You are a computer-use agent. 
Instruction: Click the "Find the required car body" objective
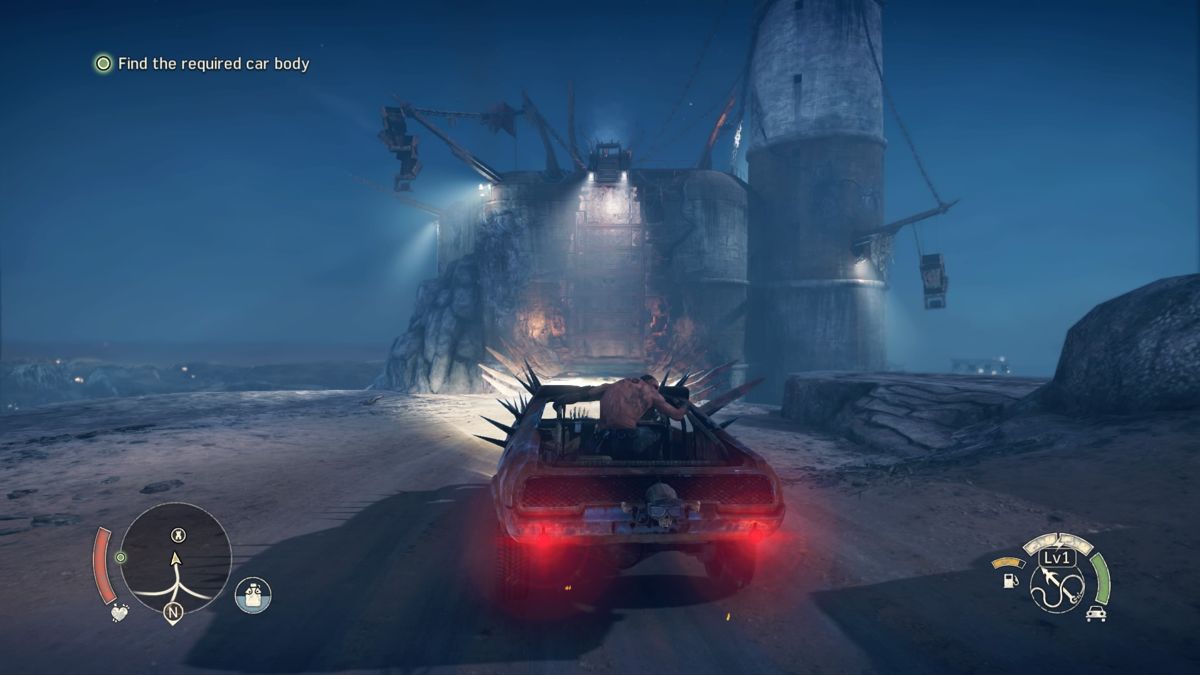tap(213, 64)
